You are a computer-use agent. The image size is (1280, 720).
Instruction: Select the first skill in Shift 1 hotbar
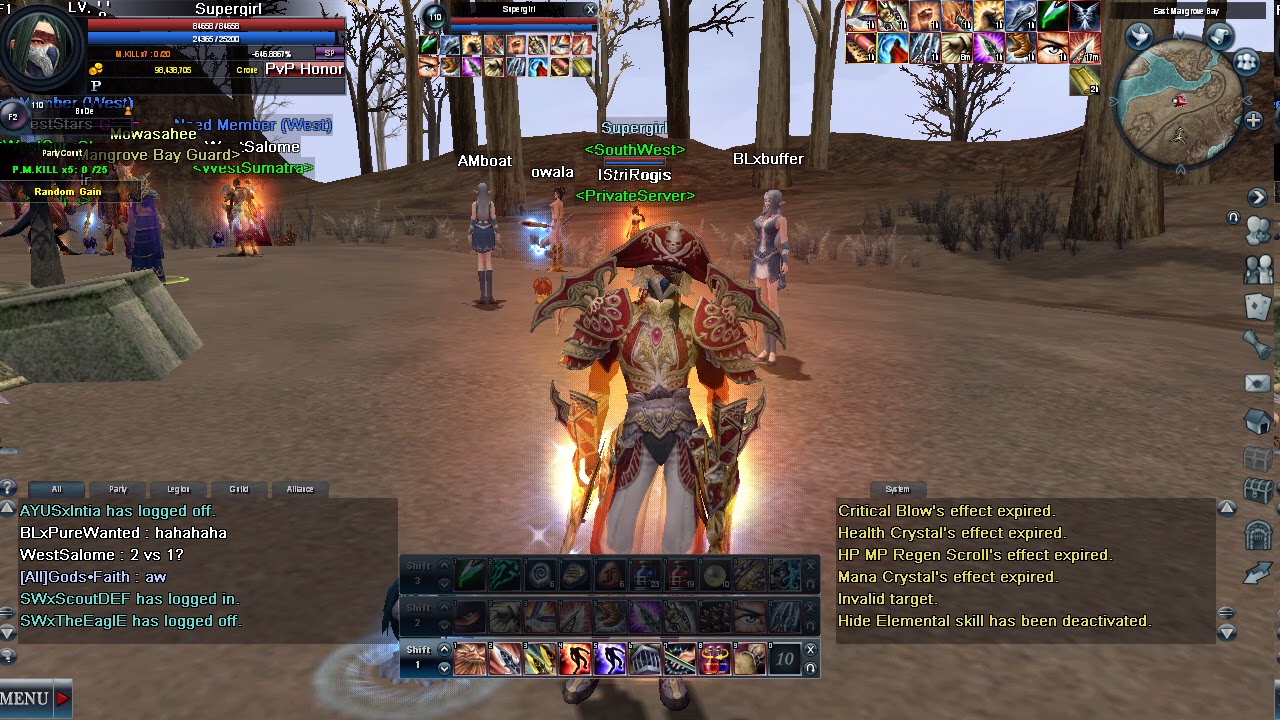point(470,657)
